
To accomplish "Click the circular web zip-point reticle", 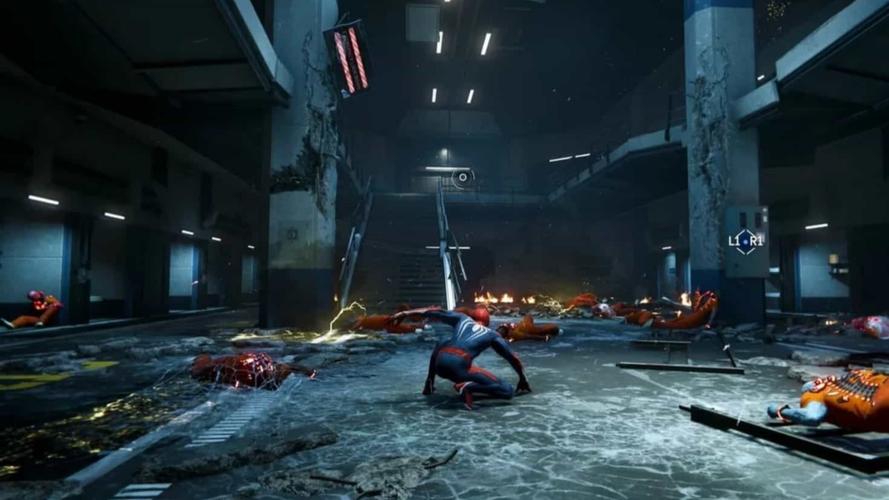I will click(462, 178).
